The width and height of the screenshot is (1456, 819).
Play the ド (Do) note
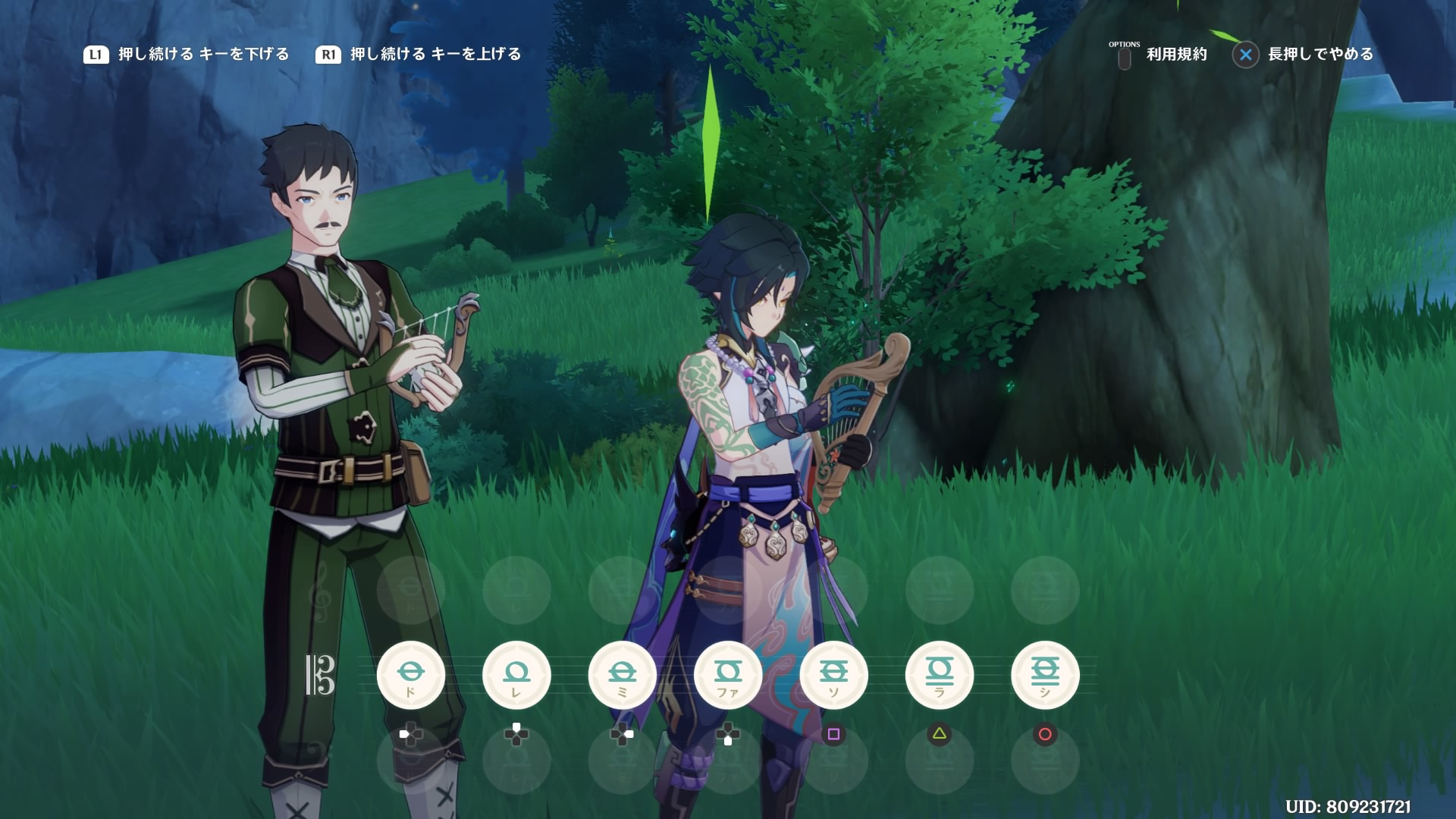pyautogui.click(x=410, y=675)
